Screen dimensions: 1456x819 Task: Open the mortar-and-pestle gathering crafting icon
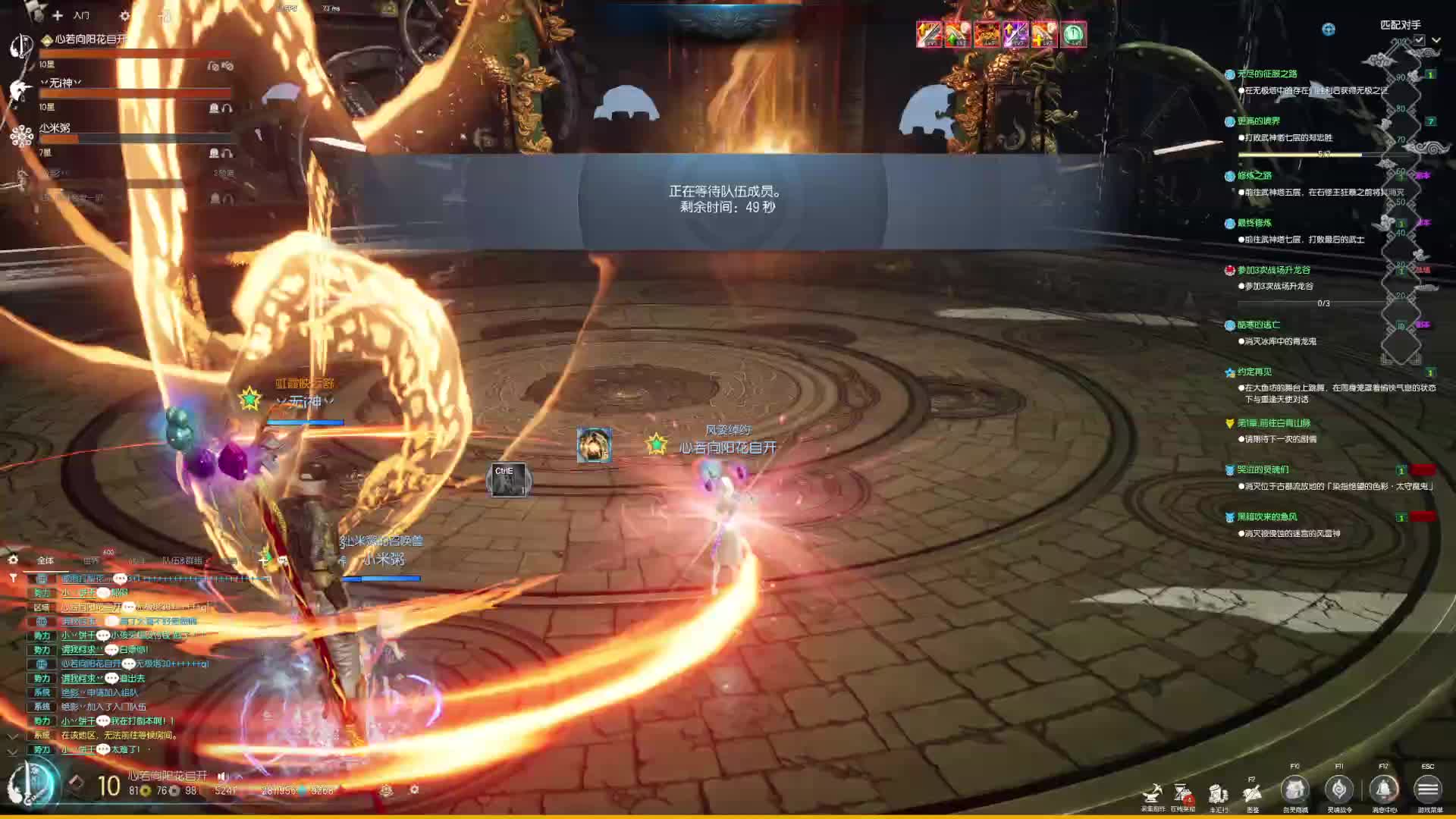[1153, 793]
